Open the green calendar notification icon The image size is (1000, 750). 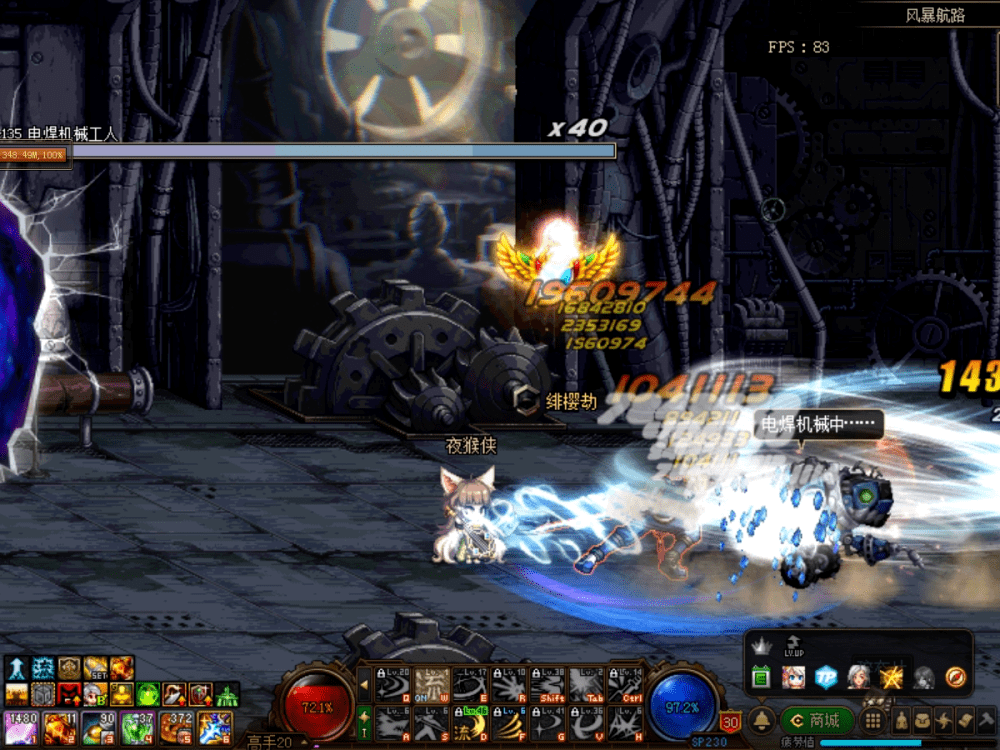(x=760, y=678)
